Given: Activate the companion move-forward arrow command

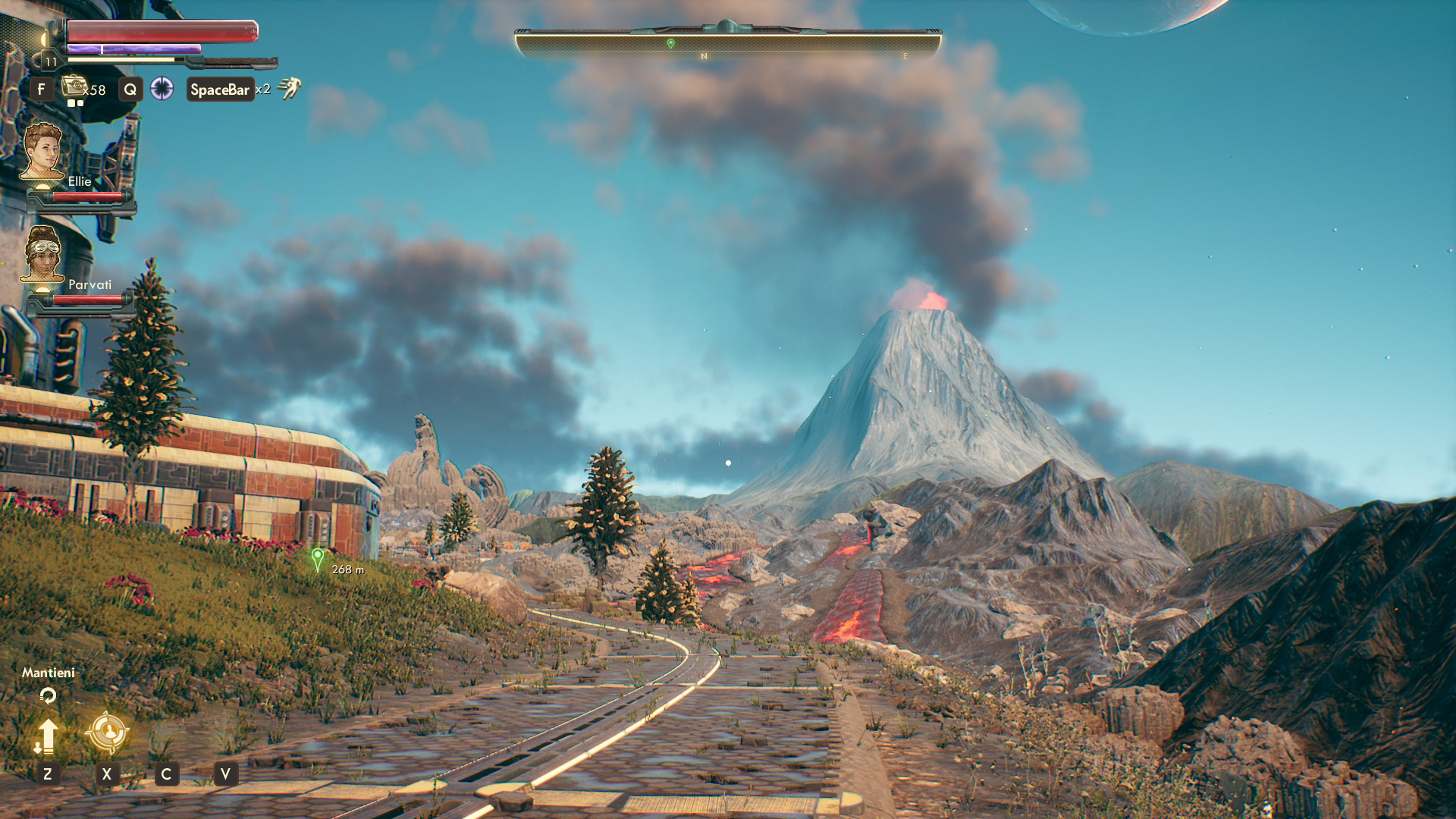Looking at the screenshot, I should pos(47,736).
